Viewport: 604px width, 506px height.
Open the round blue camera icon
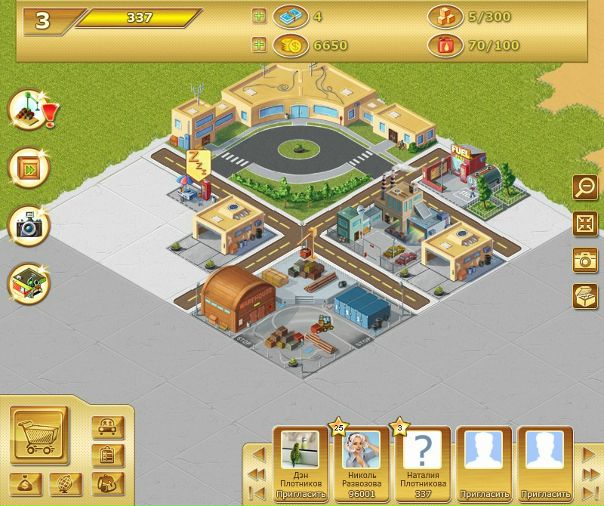point(29,225)
